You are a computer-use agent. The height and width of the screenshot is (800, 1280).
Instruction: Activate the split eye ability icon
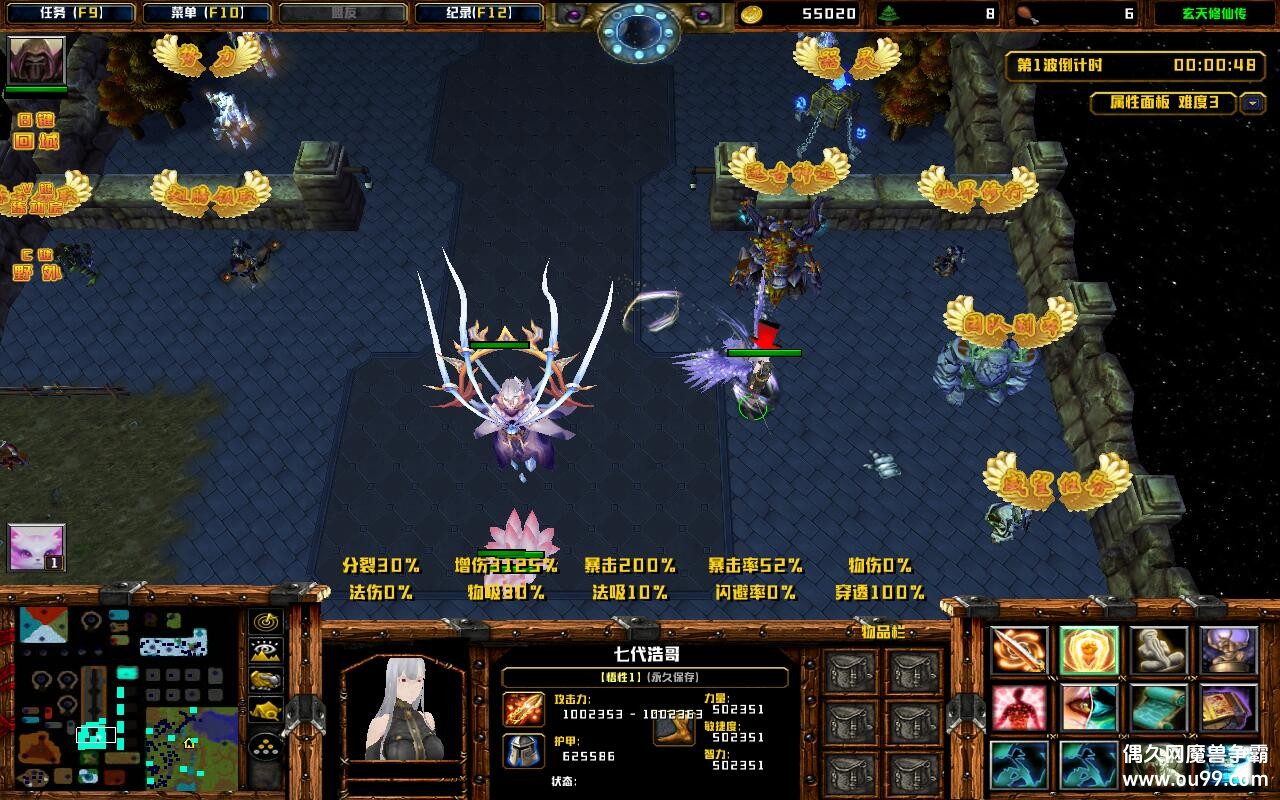coord(1089,708)
